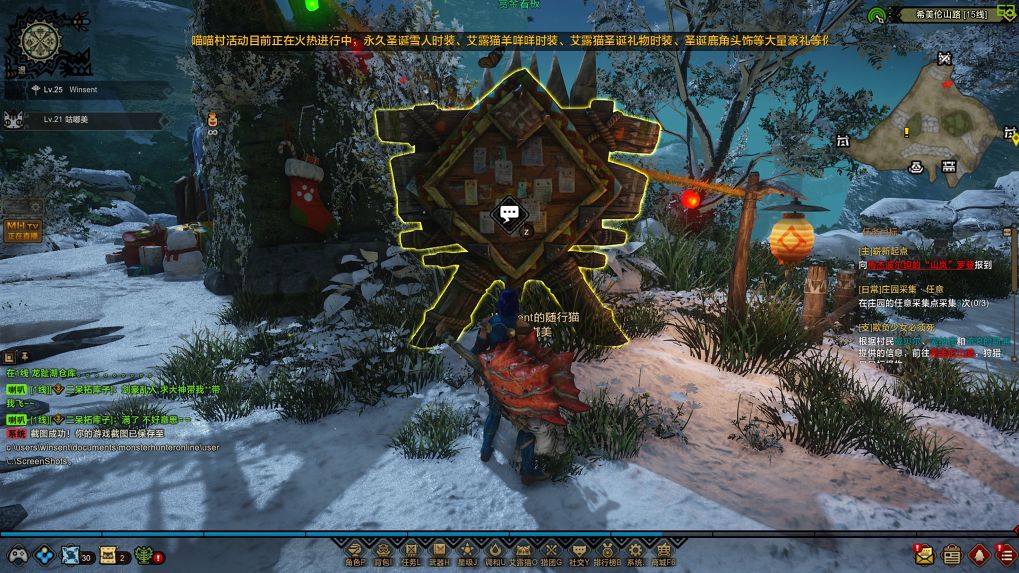Show the 排行榜 leaderboard
The width and height of the screenshot is (1019, 573).
point(607,551)
